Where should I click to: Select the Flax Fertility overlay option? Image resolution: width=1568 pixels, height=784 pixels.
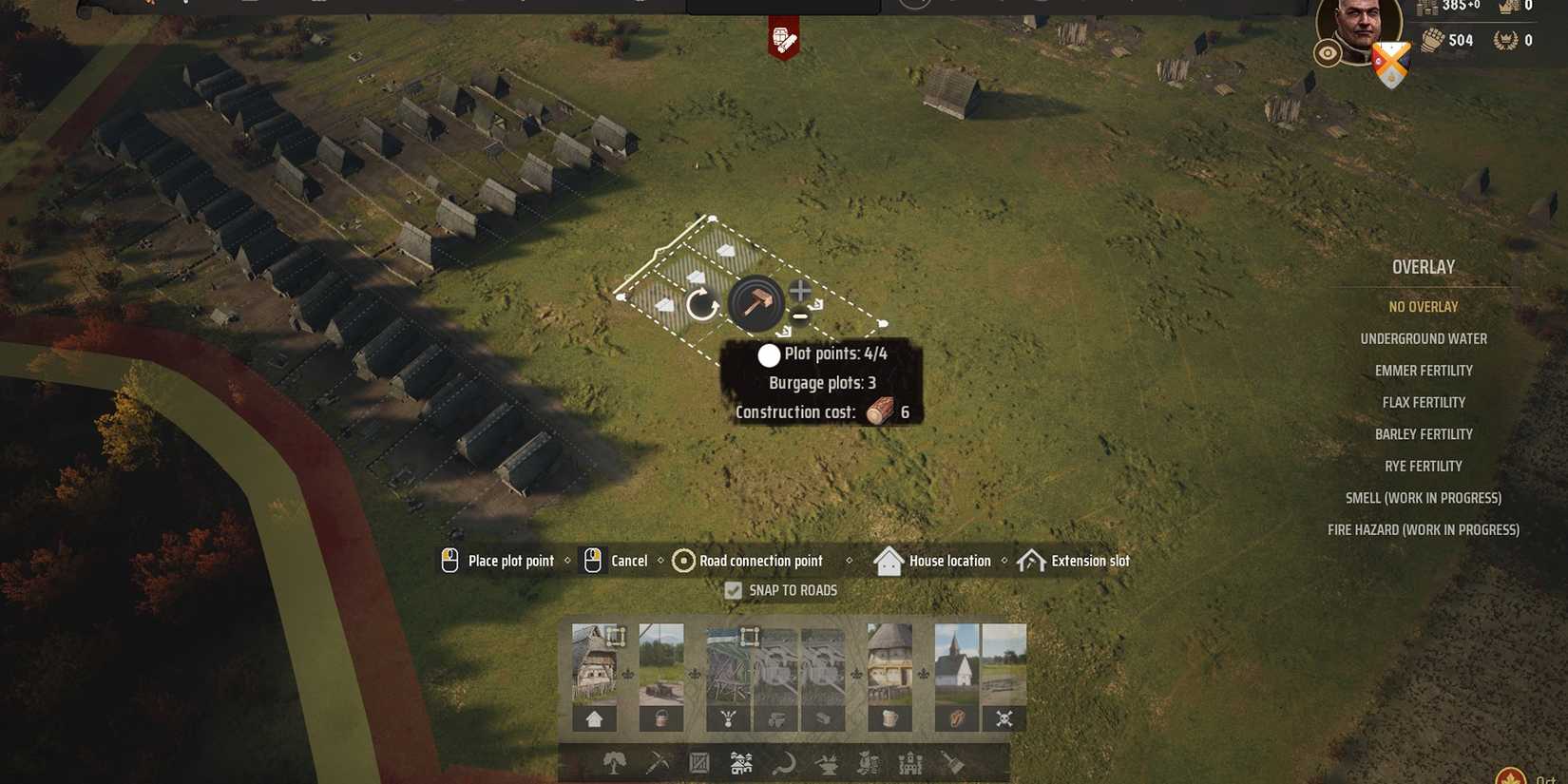coord(1423,402)
